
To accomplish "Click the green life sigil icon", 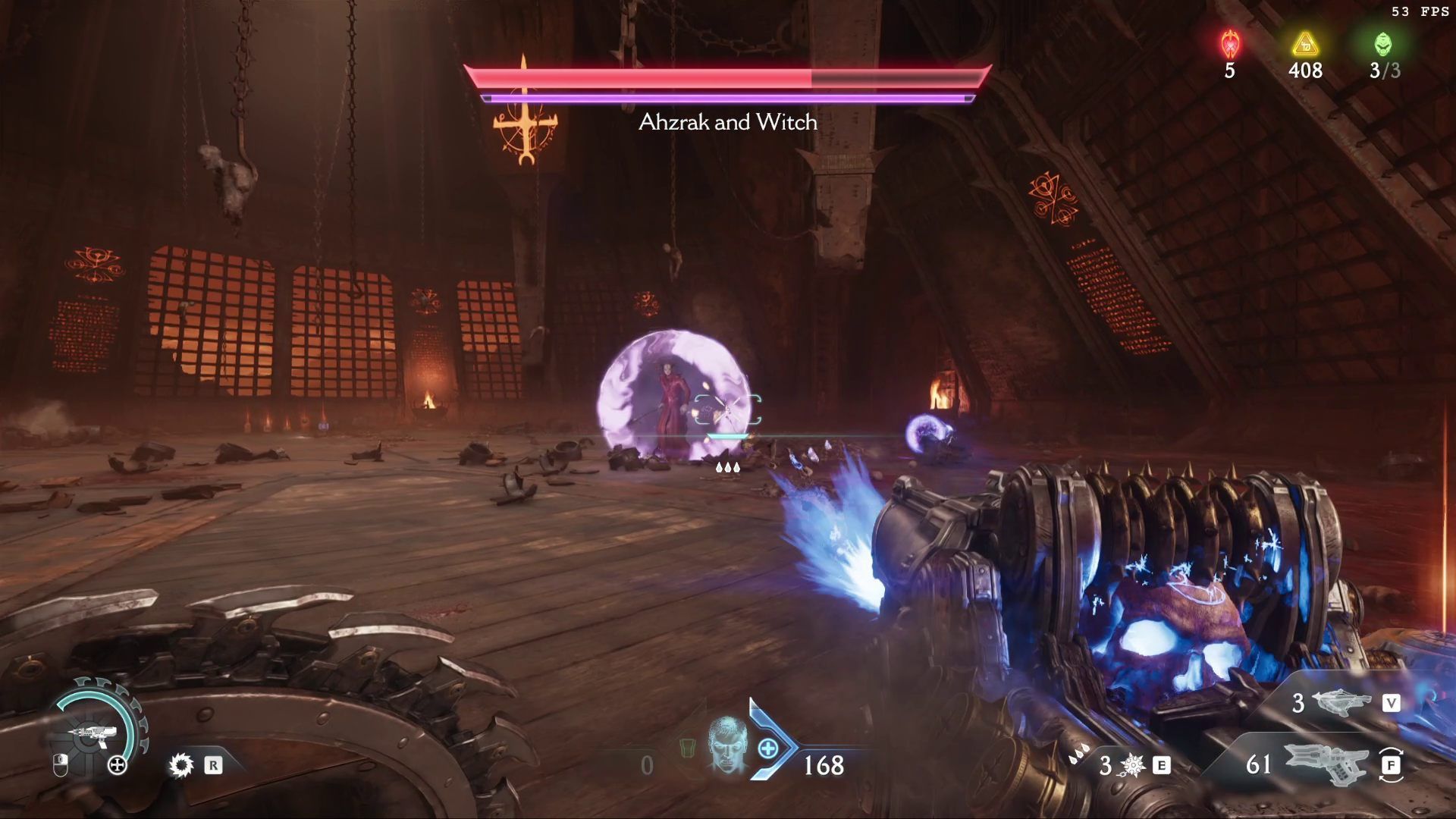I will click(1384, 45).
